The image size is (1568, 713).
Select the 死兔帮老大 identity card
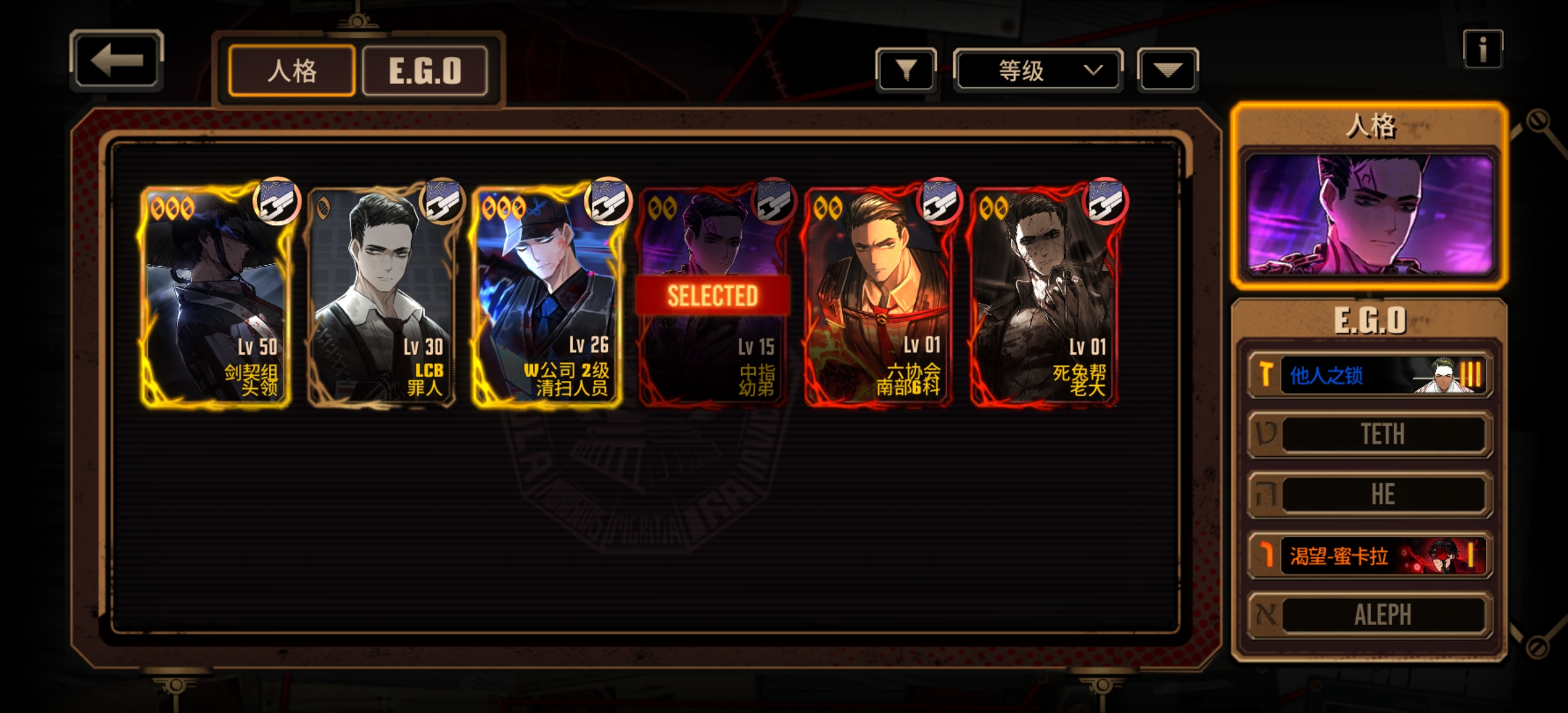1044,295
